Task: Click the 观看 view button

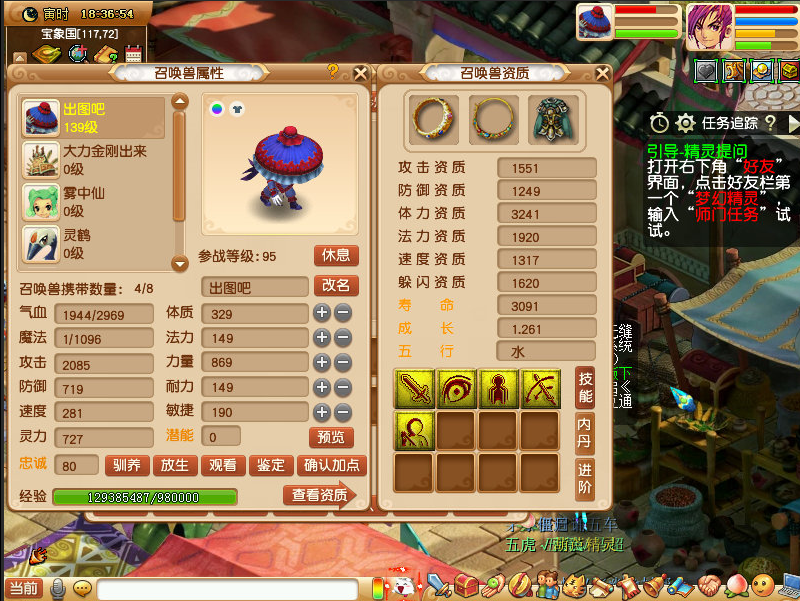Action: (x=223, y=465)
